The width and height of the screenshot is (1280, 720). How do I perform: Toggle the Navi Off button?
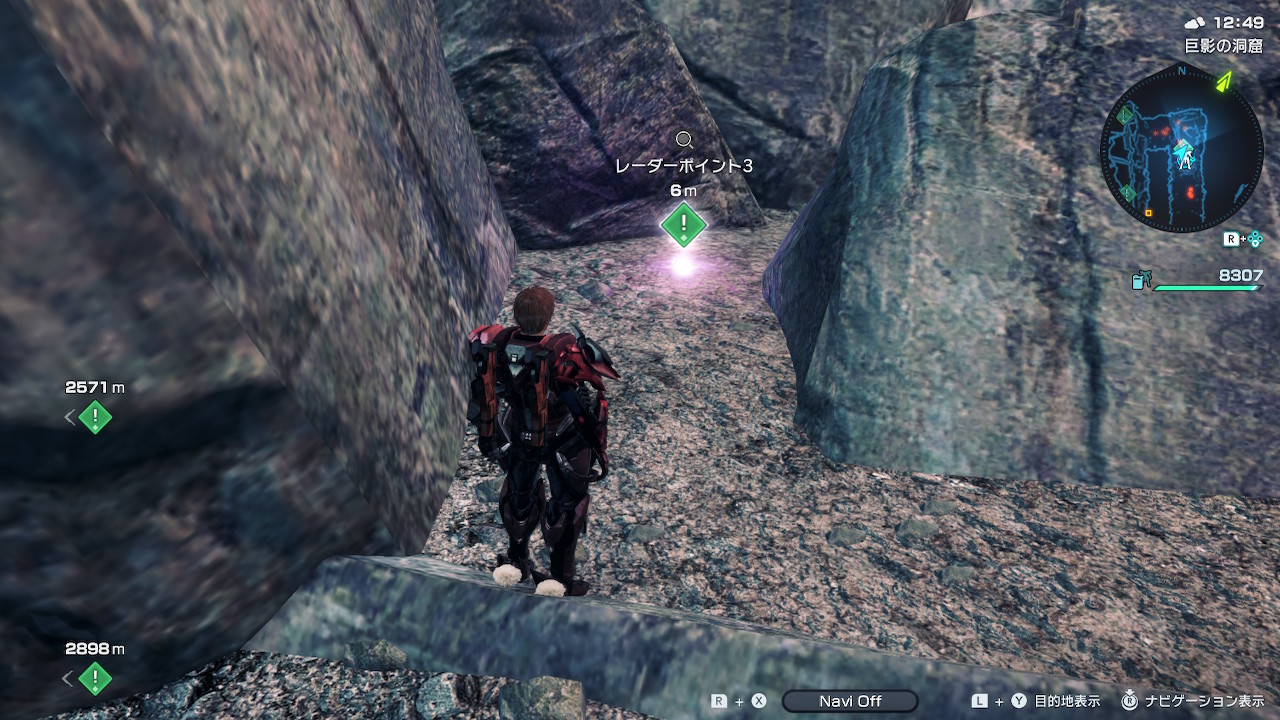[849, 701]
